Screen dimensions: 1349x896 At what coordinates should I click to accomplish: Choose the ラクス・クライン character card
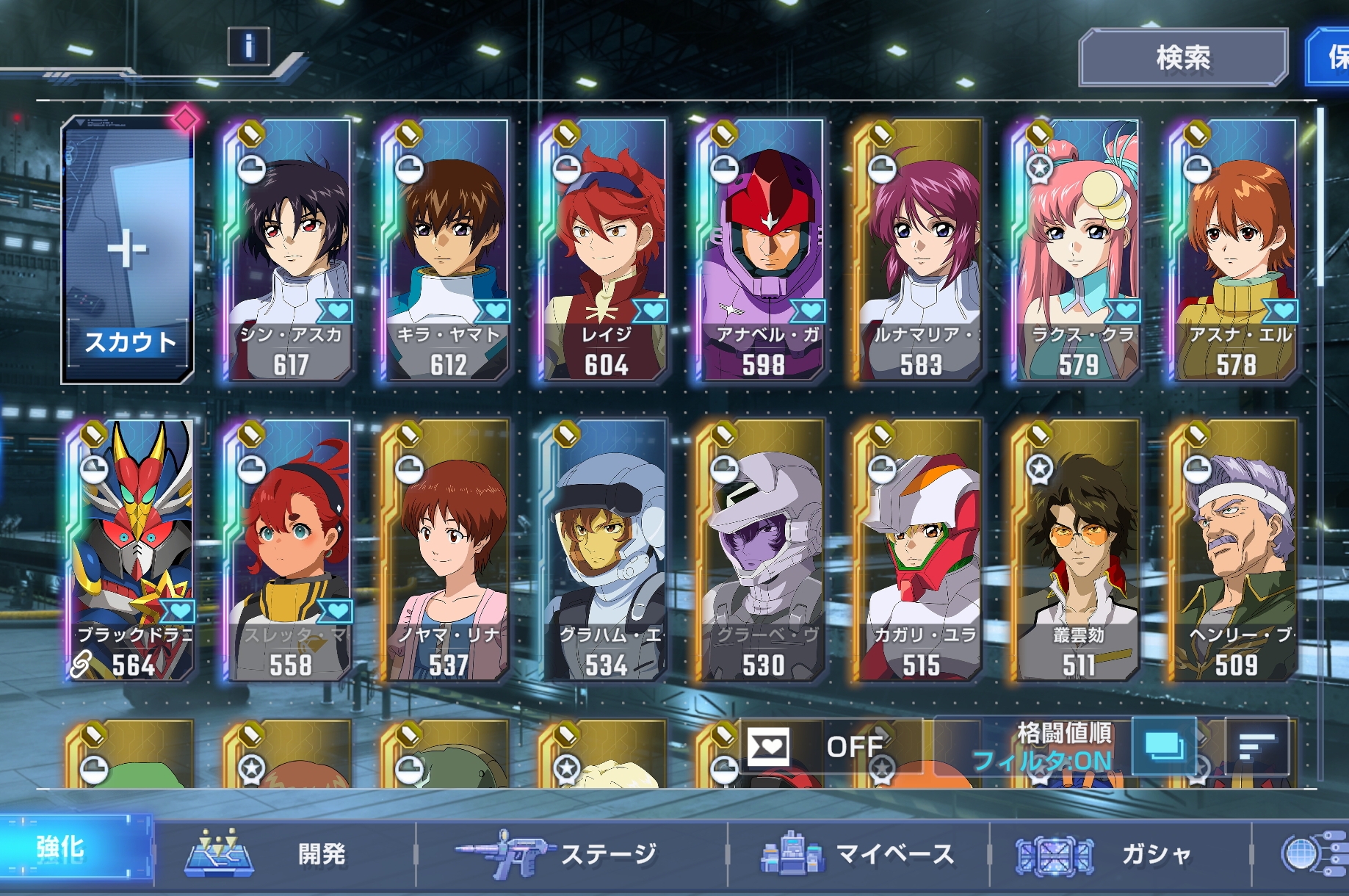pos(1078,250)
